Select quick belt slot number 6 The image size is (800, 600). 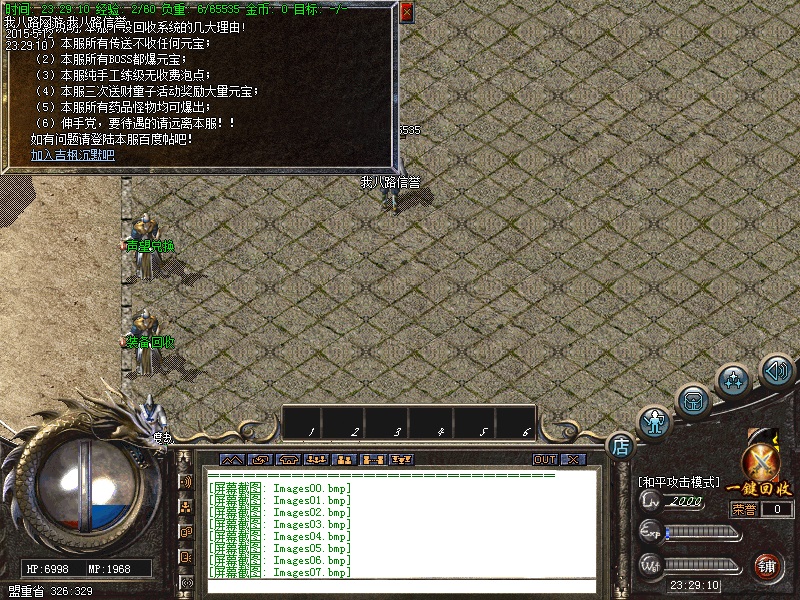click(526, 422)
